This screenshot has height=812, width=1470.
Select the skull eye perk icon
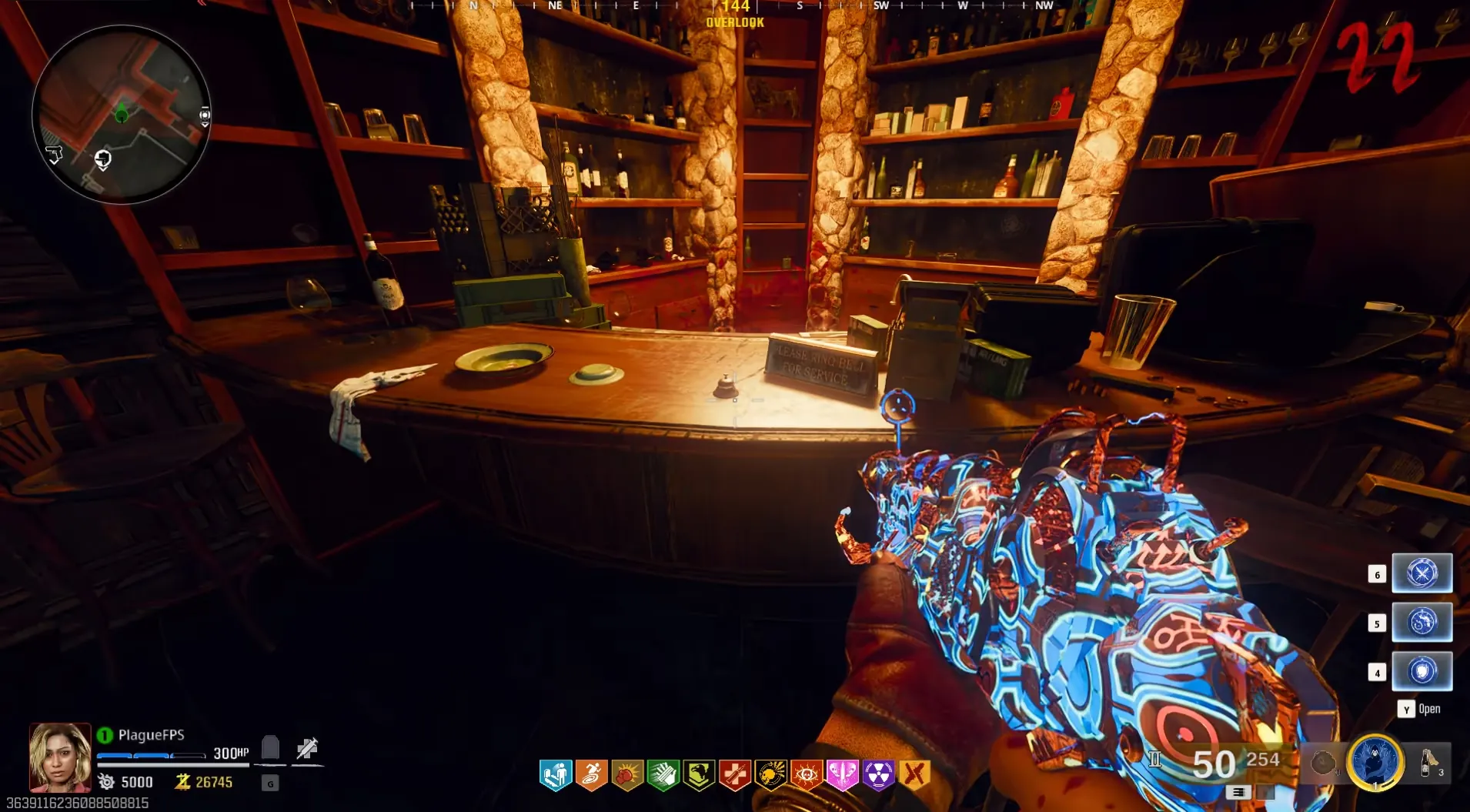[x=807, y=775]
